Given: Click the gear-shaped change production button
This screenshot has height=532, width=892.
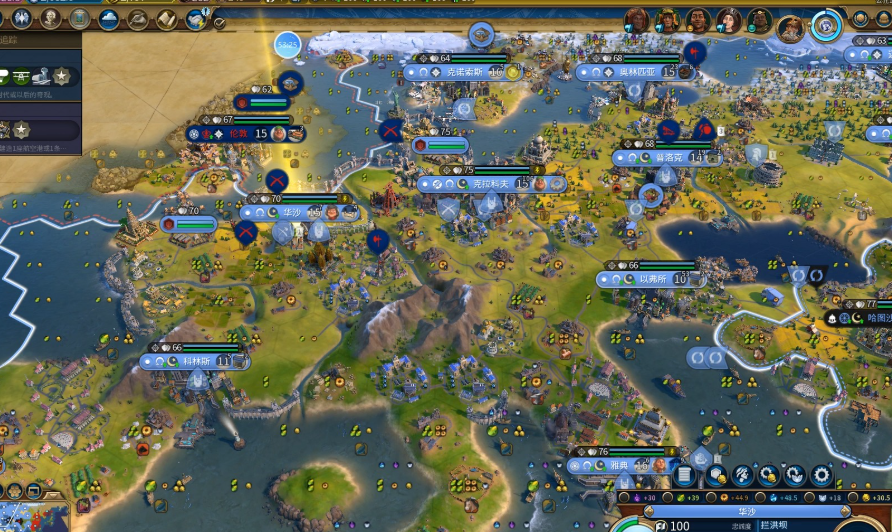Looking at the screenshot, I should [x=821, y=476].
